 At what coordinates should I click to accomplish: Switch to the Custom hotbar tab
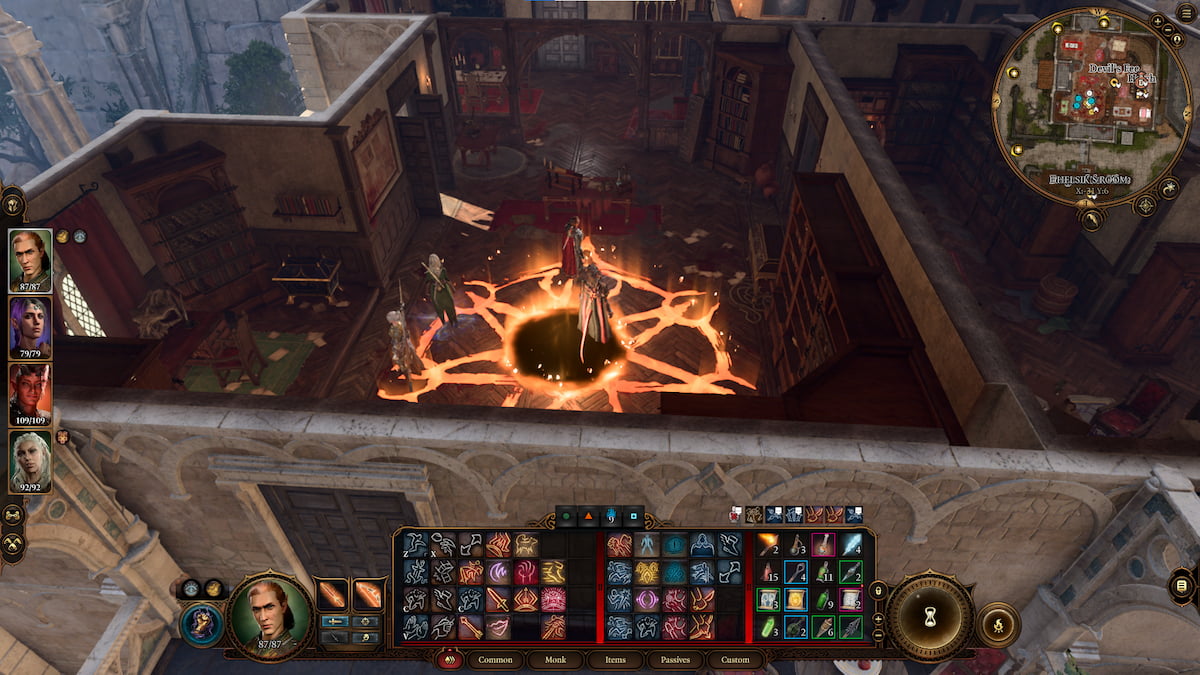pyautogui.click(x=735, y=660)
